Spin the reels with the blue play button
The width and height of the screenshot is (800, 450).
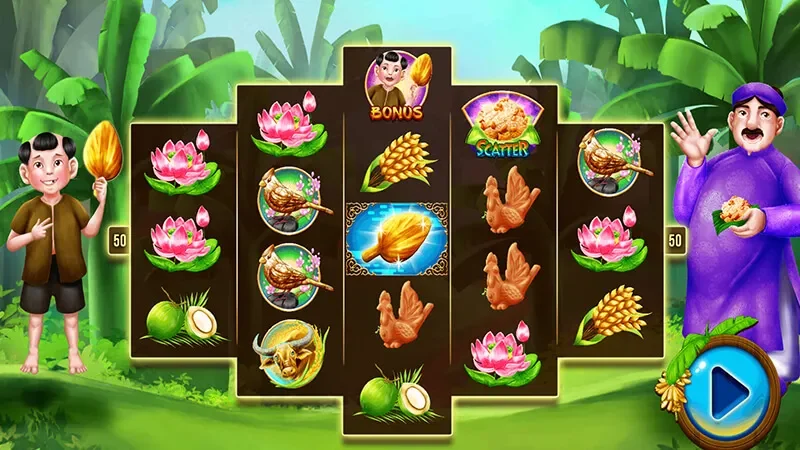728,391
